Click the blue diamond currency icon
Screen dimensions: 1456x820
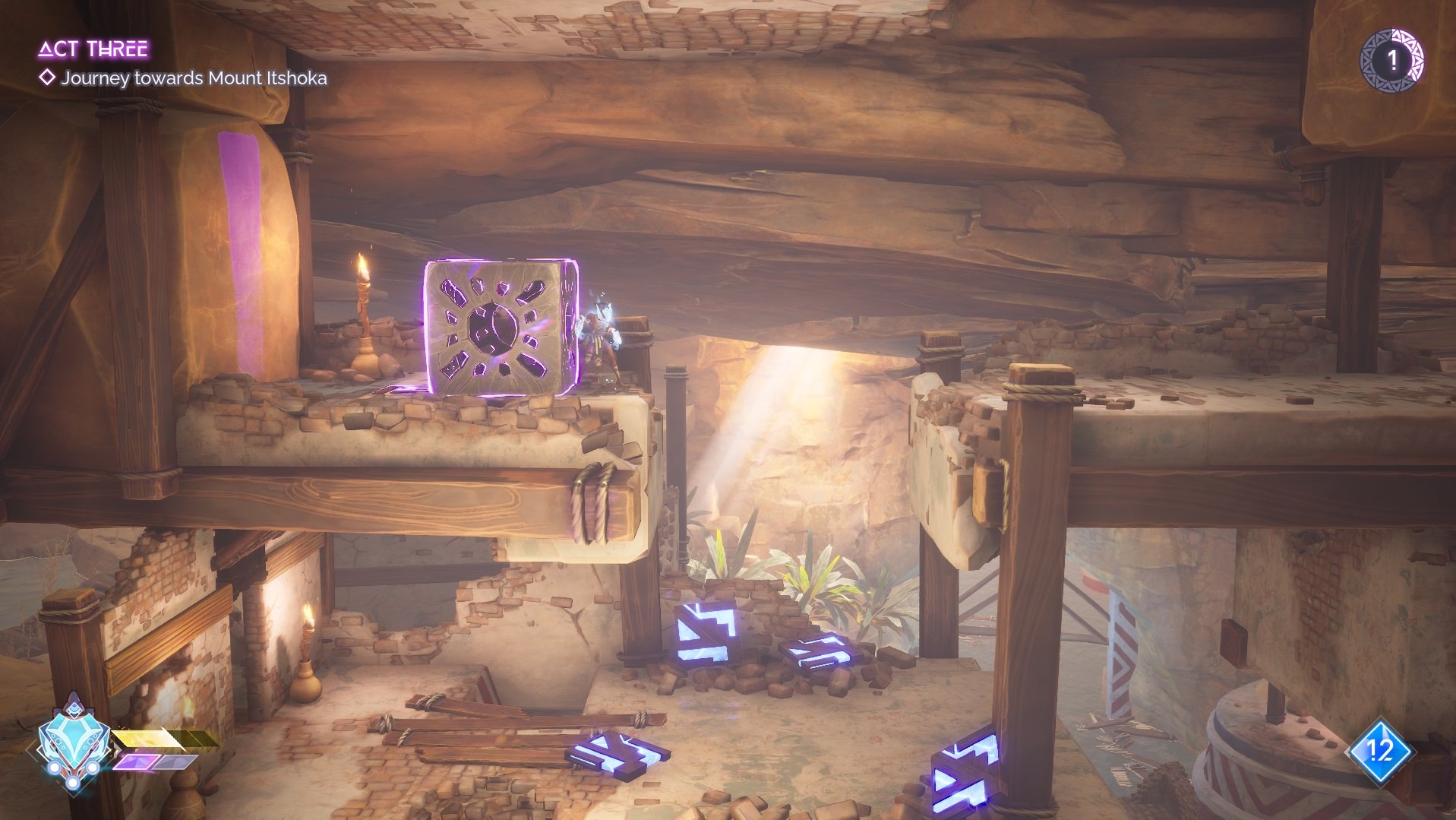(1379, 752)
